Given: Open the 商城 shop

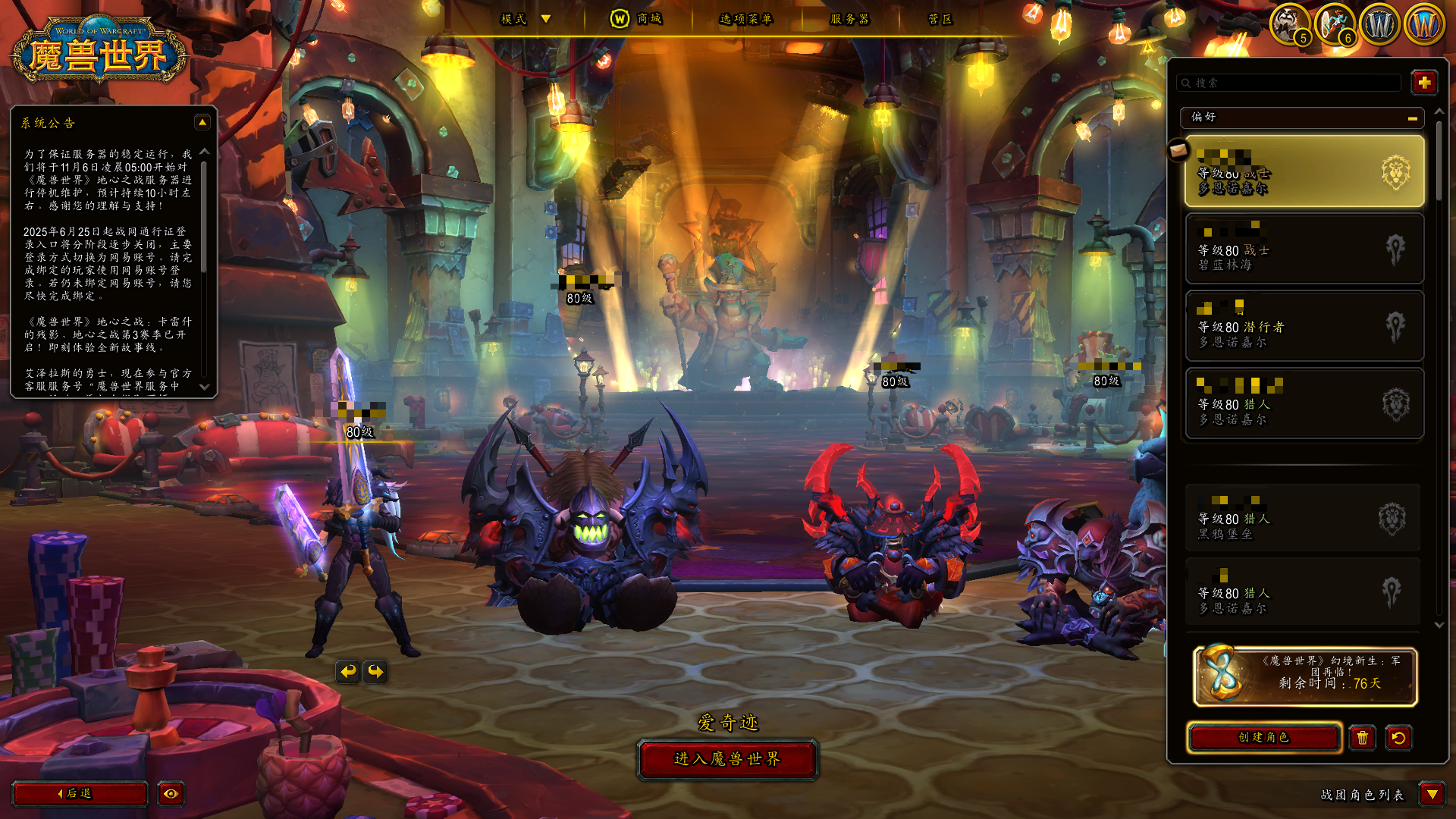Looking at the screenshot, I should [x=637, y=19].
